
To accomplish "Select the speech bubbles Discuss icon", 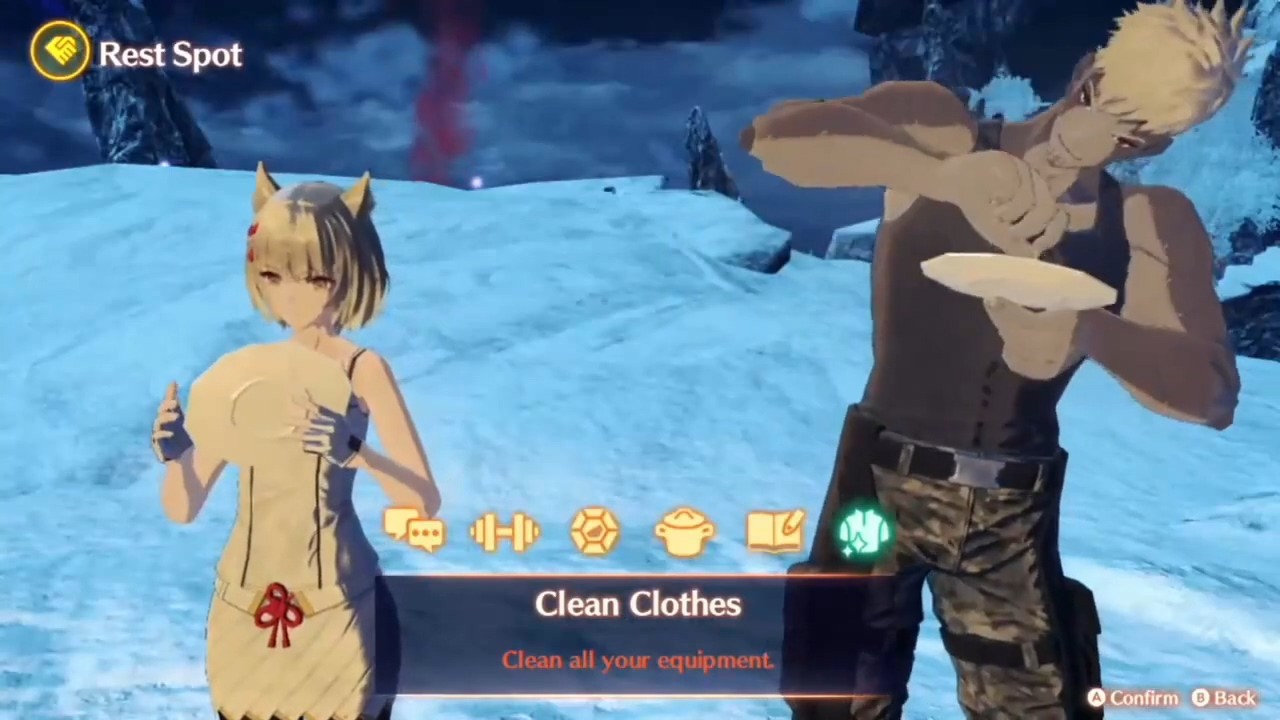I will pyautogui.click(x=414, y=530).
